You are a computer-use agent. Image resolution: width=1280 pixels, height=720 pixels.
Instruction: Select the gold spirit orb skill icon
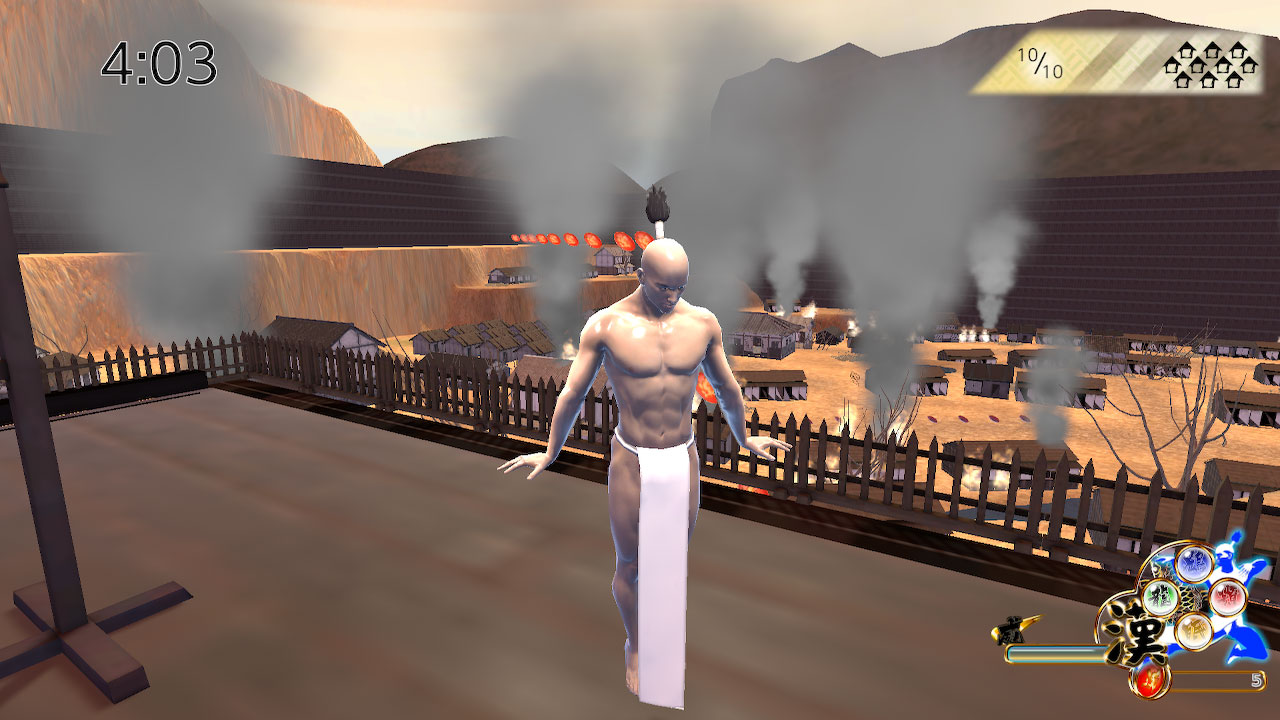(1194, 631)
